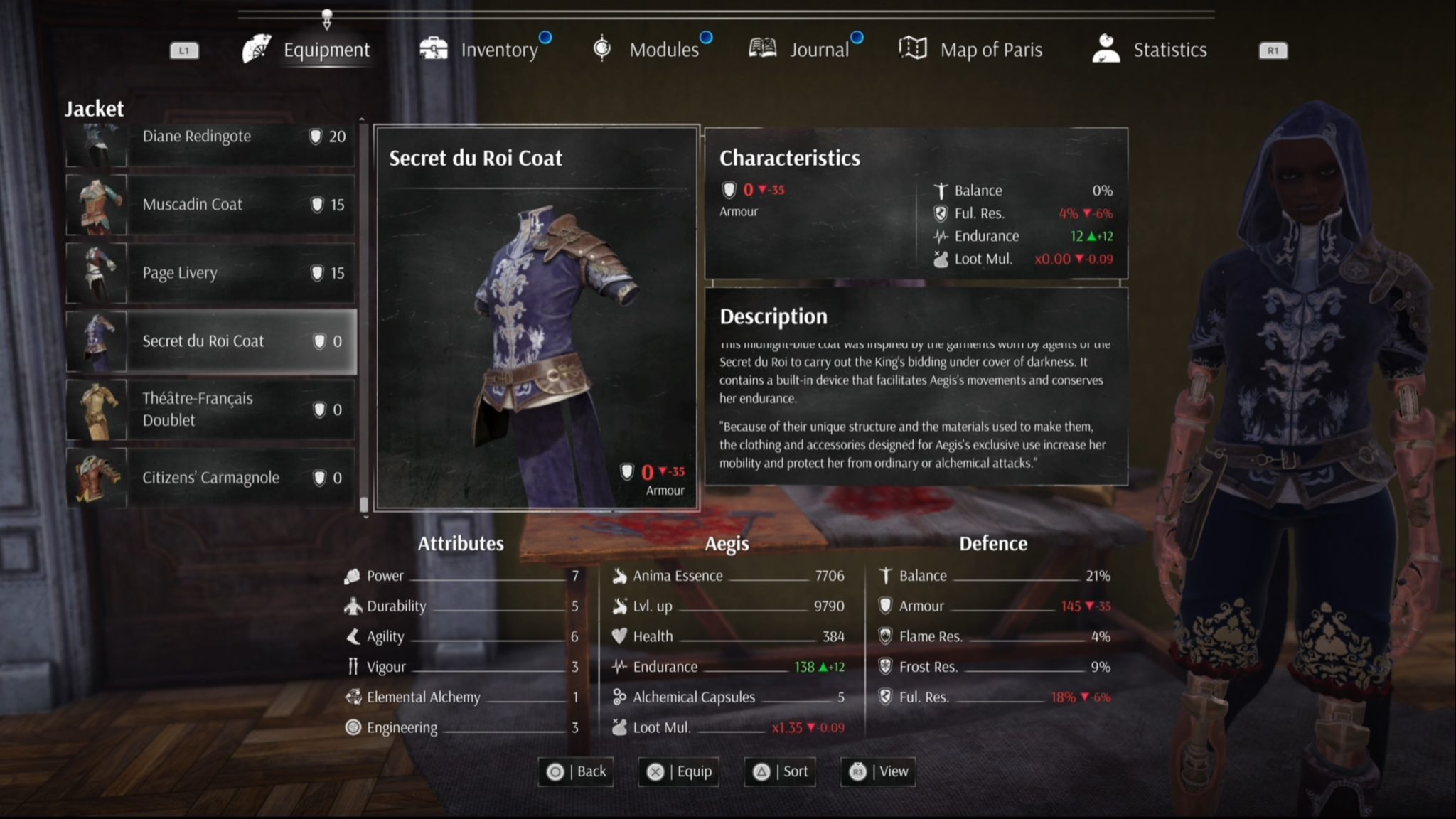The height and width of the screenshot is (819, 1456).
Task: Choose the Muscadin Coat from list
Action: tap(210, 205)
